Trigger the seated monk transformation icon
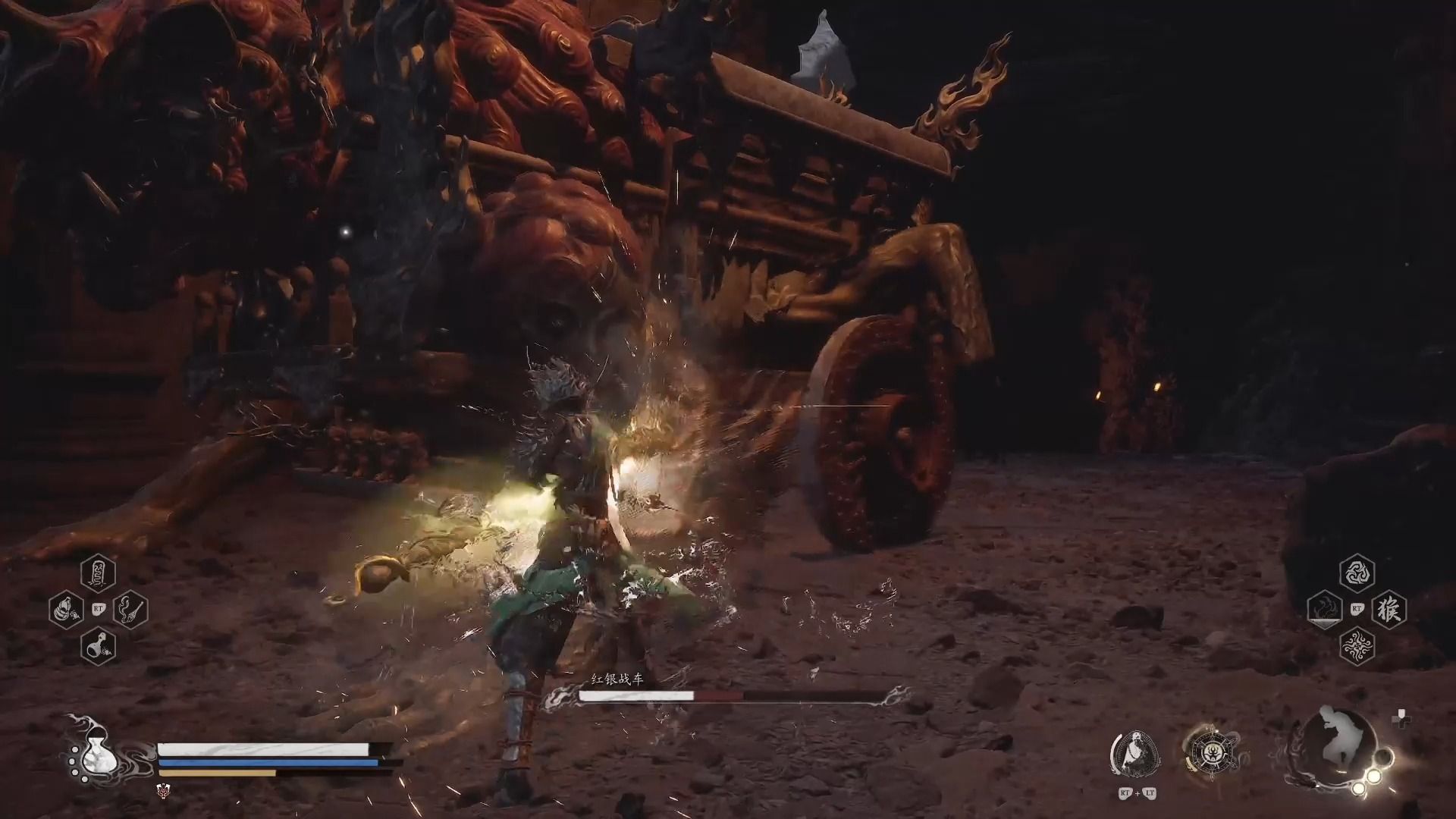1456x819 pixels. pyautogui.click(x=1135, y=753)
